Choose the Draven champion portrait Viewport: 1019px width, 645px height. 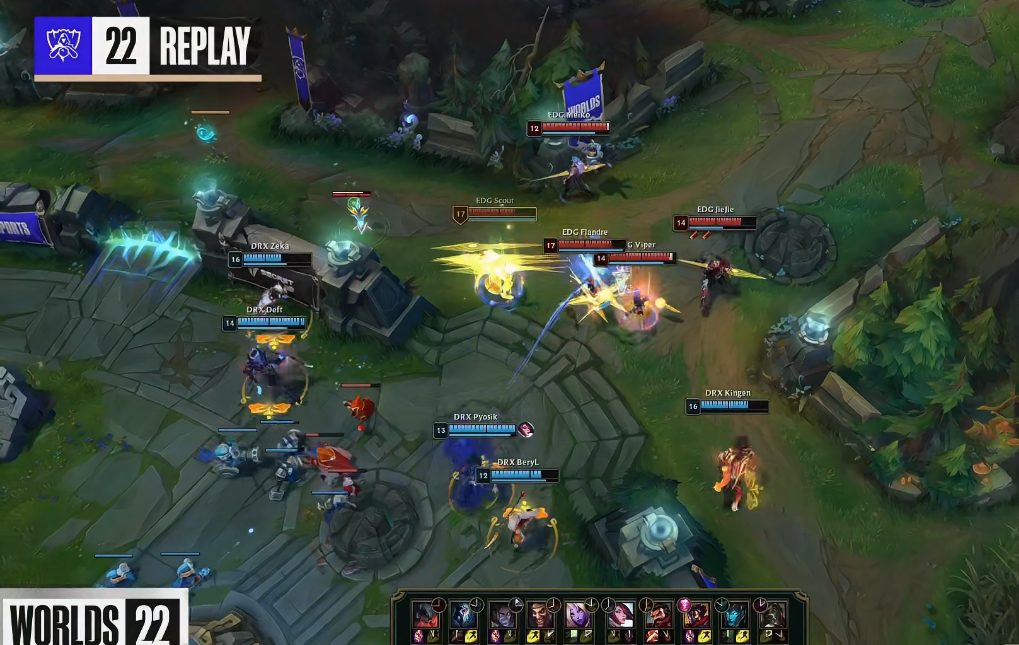[541, 614]
